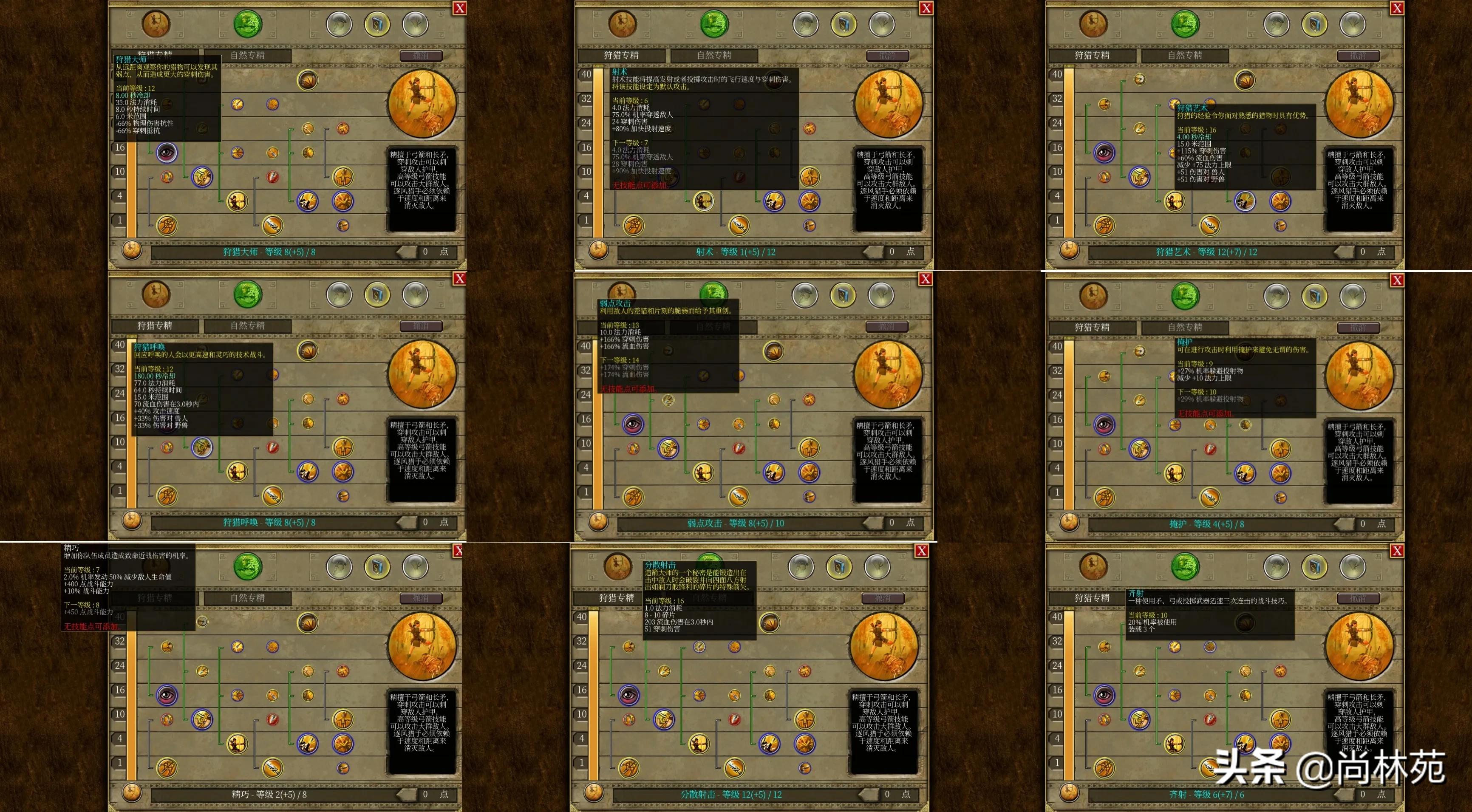Close the 弱点攻击 skill window

(x=926, y=279)
